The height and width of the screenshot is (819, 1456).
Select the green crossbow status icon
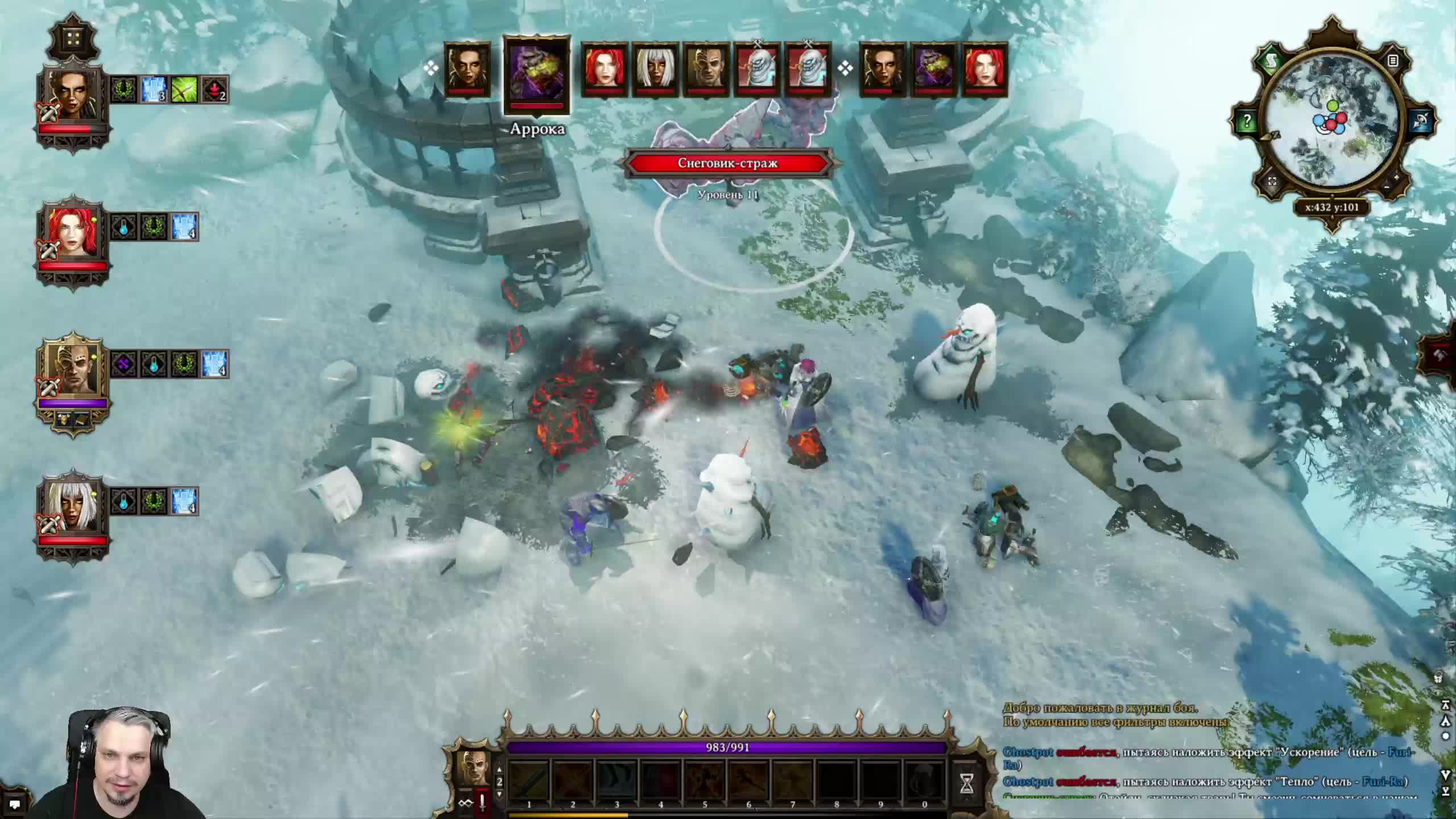185,89
